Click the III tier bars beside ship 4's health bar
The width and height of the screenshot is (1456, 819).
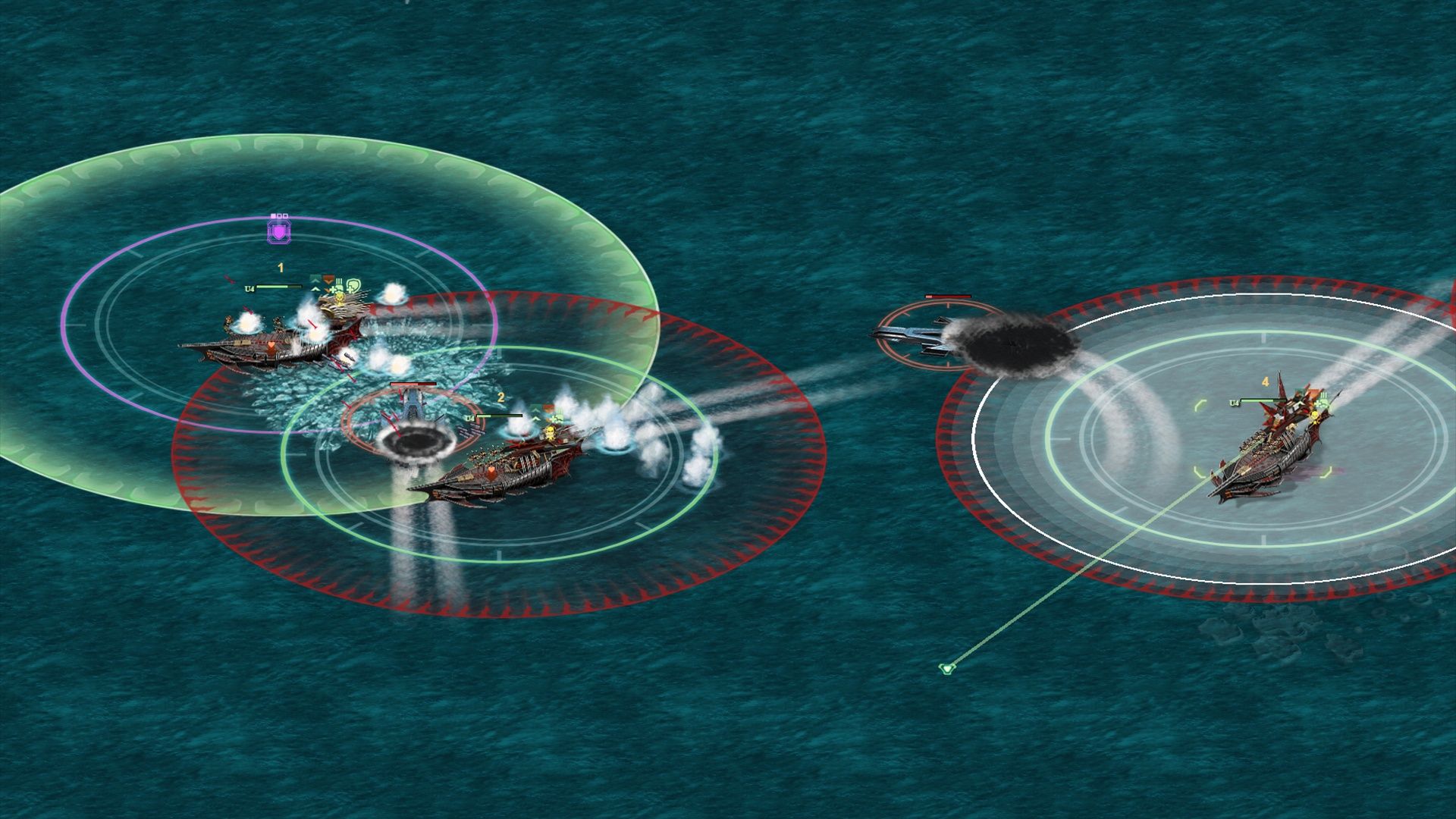click(1324, 395)
